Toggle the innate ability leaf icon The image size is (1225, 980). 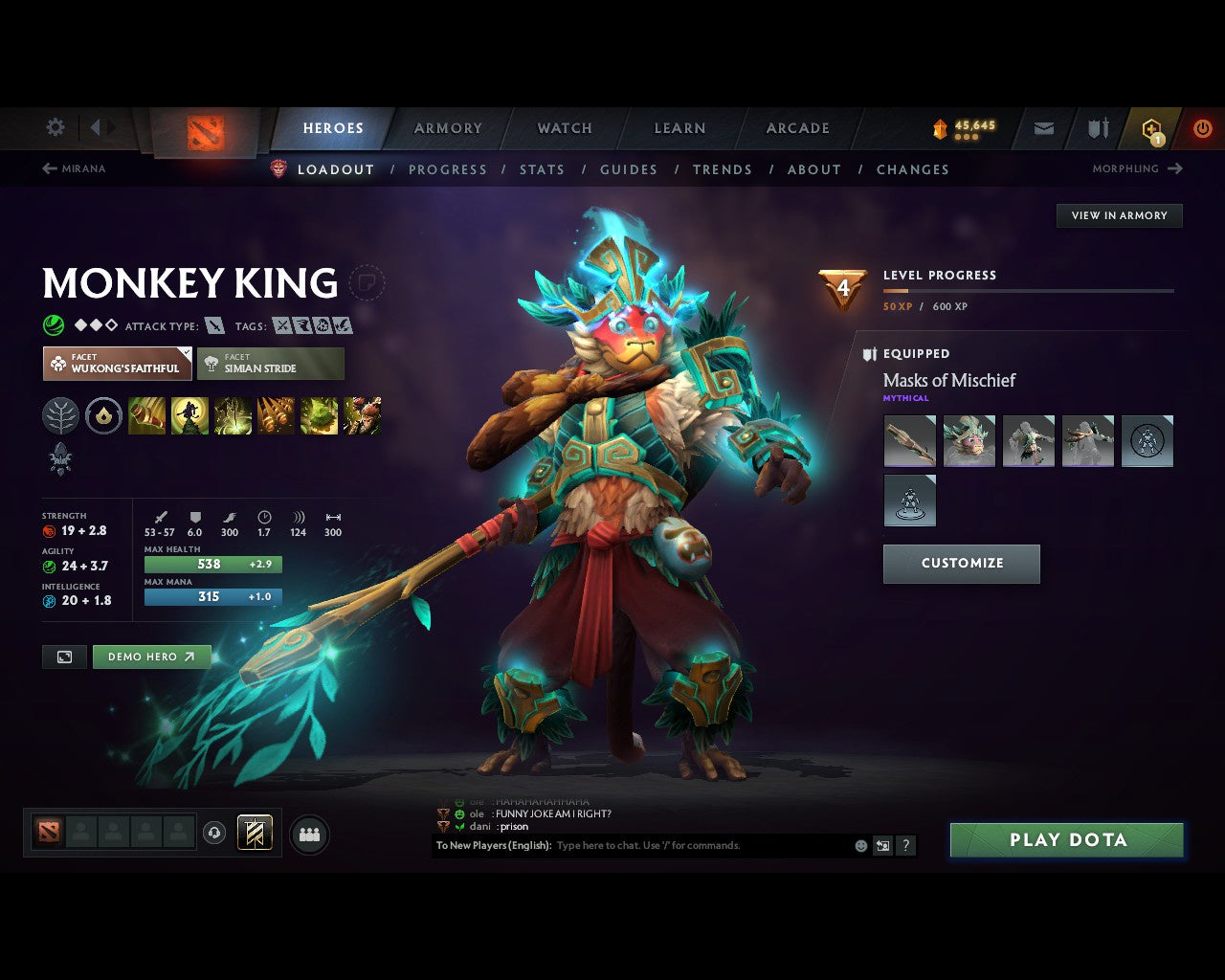click(x=60, y=416)
